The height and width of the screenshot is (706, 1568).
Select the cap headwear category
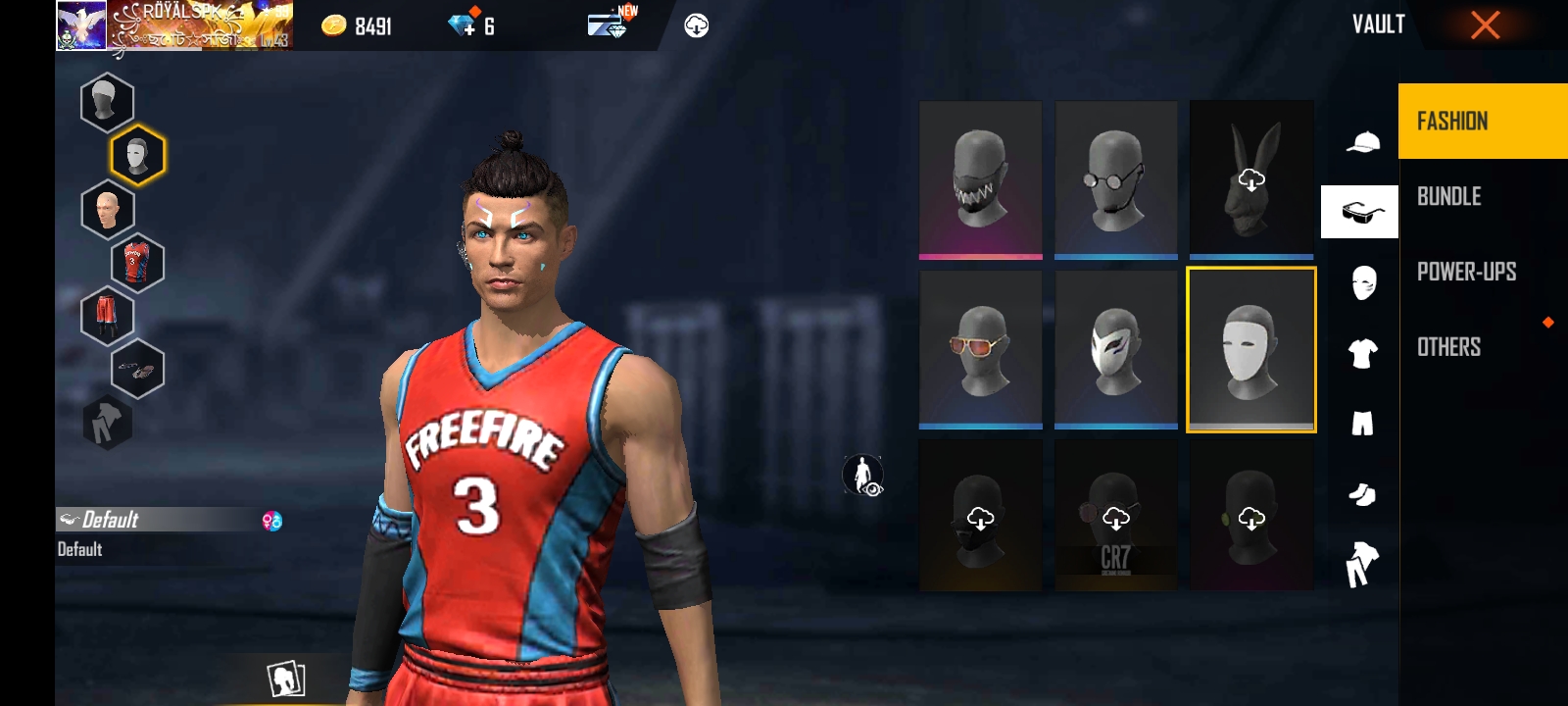click(x=1362, y=143)
